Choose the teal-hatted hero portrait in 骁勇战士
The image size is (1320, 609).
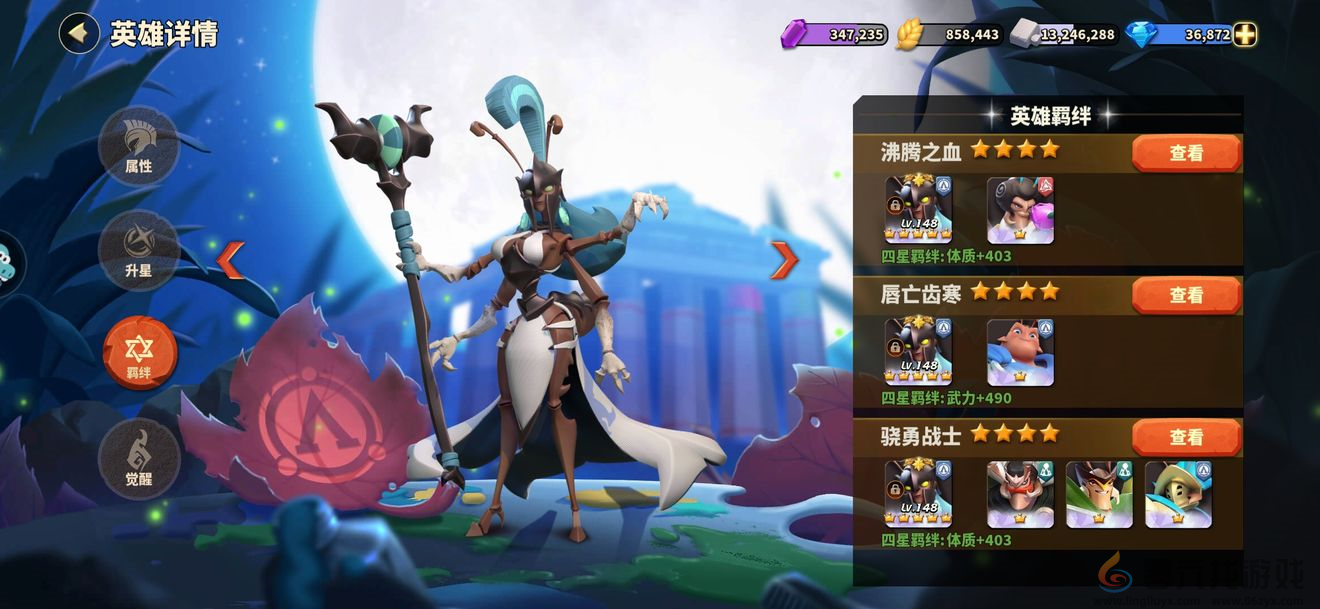[x=1178, y=494]
